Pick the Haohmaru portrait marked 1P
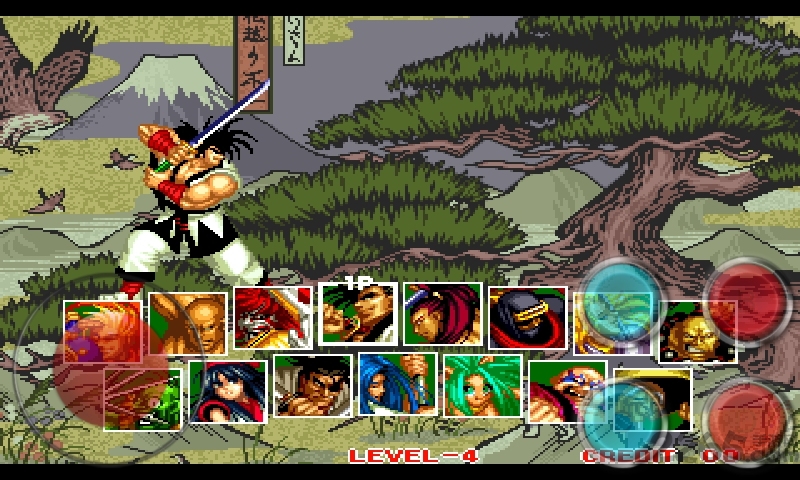Image resolution: width=800 pixels, height=480 pixels. point(357,316)
